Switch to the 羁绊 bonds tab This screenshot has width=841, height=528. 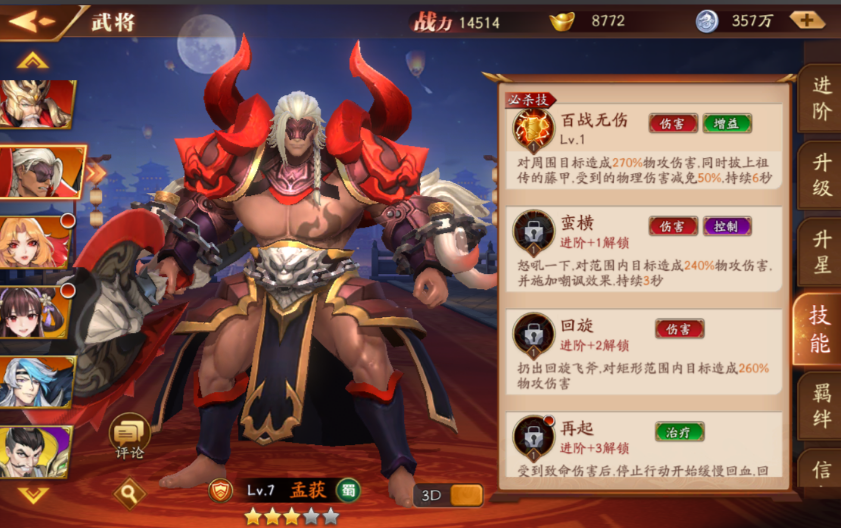pyautogui.click(x=821, y=407)
